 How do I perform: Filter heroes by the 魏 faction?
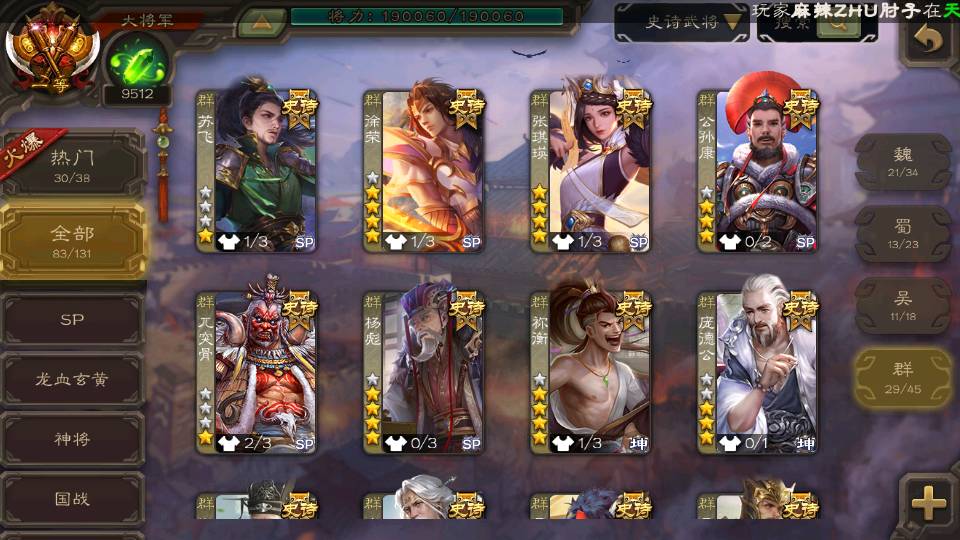(x=903, y=162)
